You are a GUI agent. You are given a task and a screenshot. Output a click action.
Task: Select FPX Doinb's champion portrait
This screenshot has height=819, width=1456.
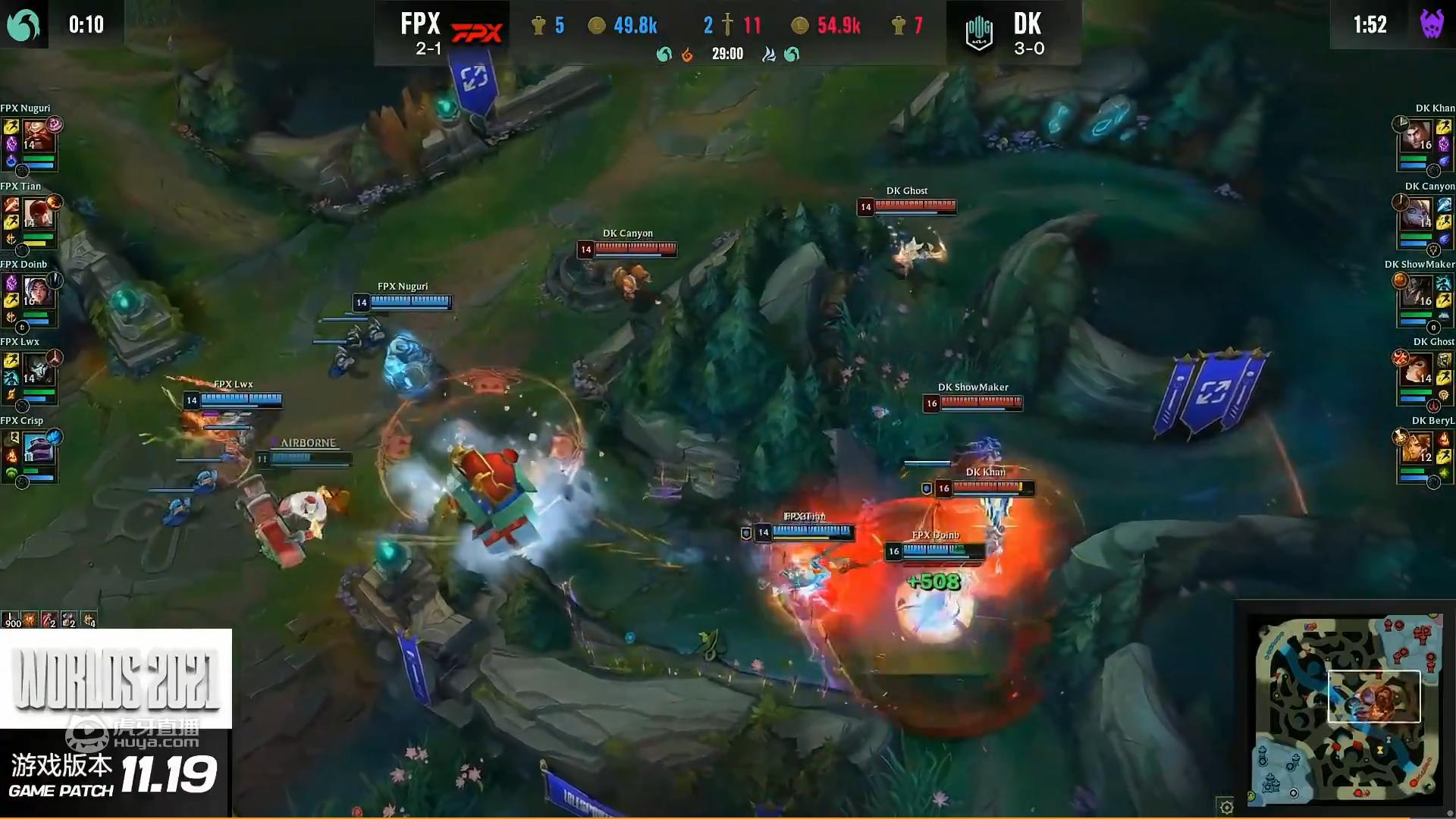click(37, 293)
